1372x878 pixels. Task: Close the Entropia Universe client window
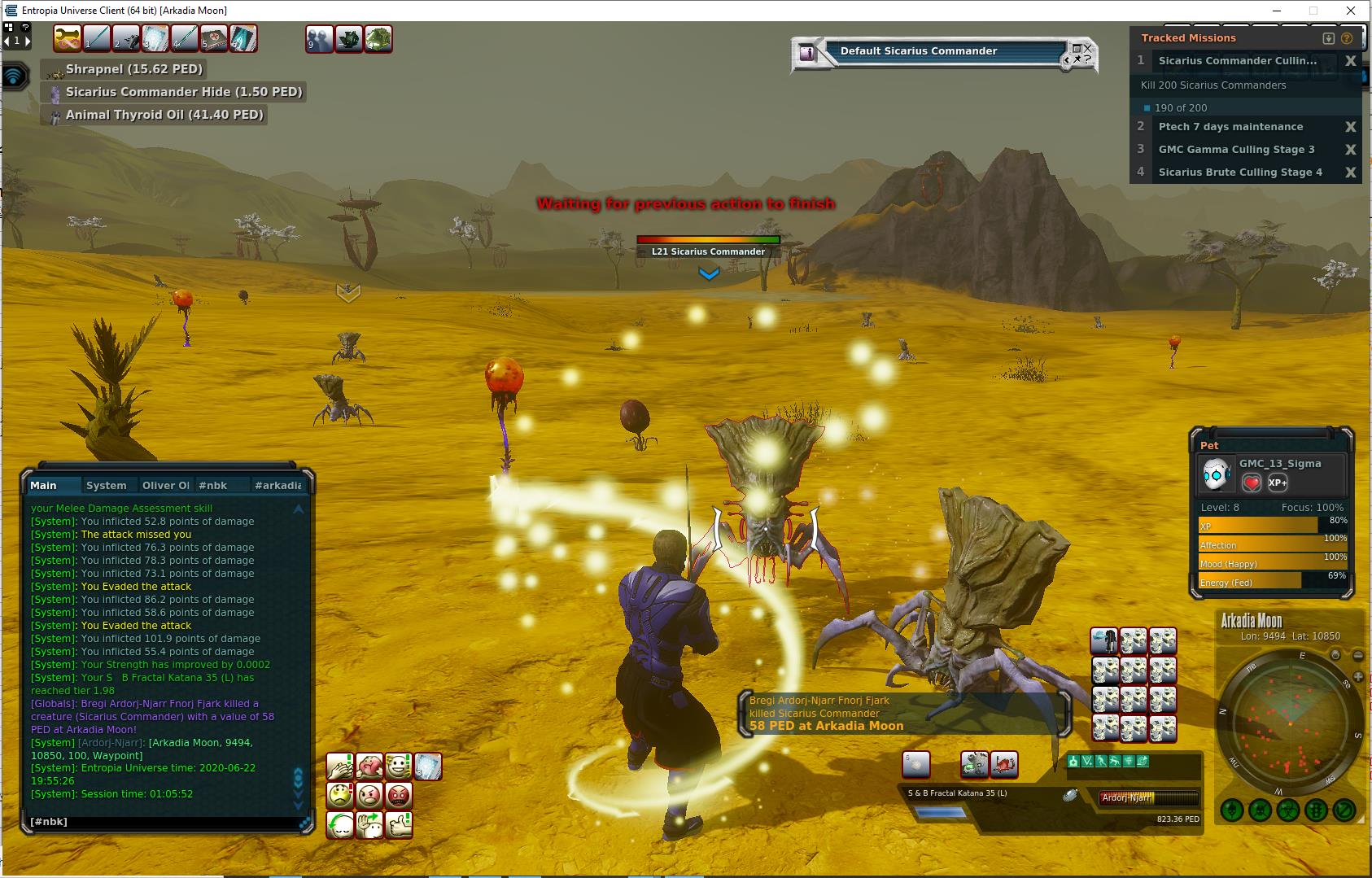1352,11
